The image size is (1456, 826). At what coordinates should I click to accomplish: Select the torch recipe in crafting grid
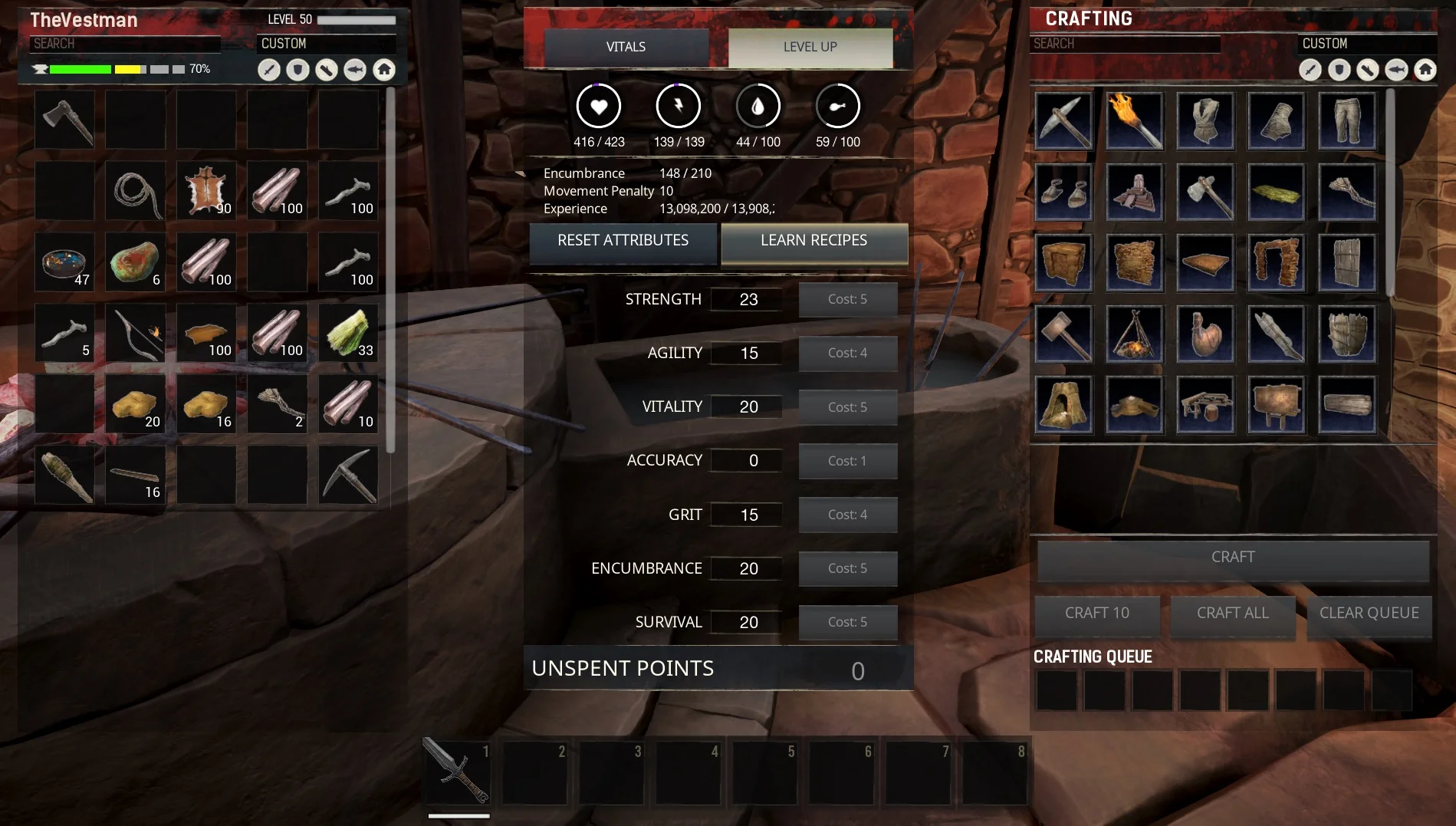click(1135, 120)
